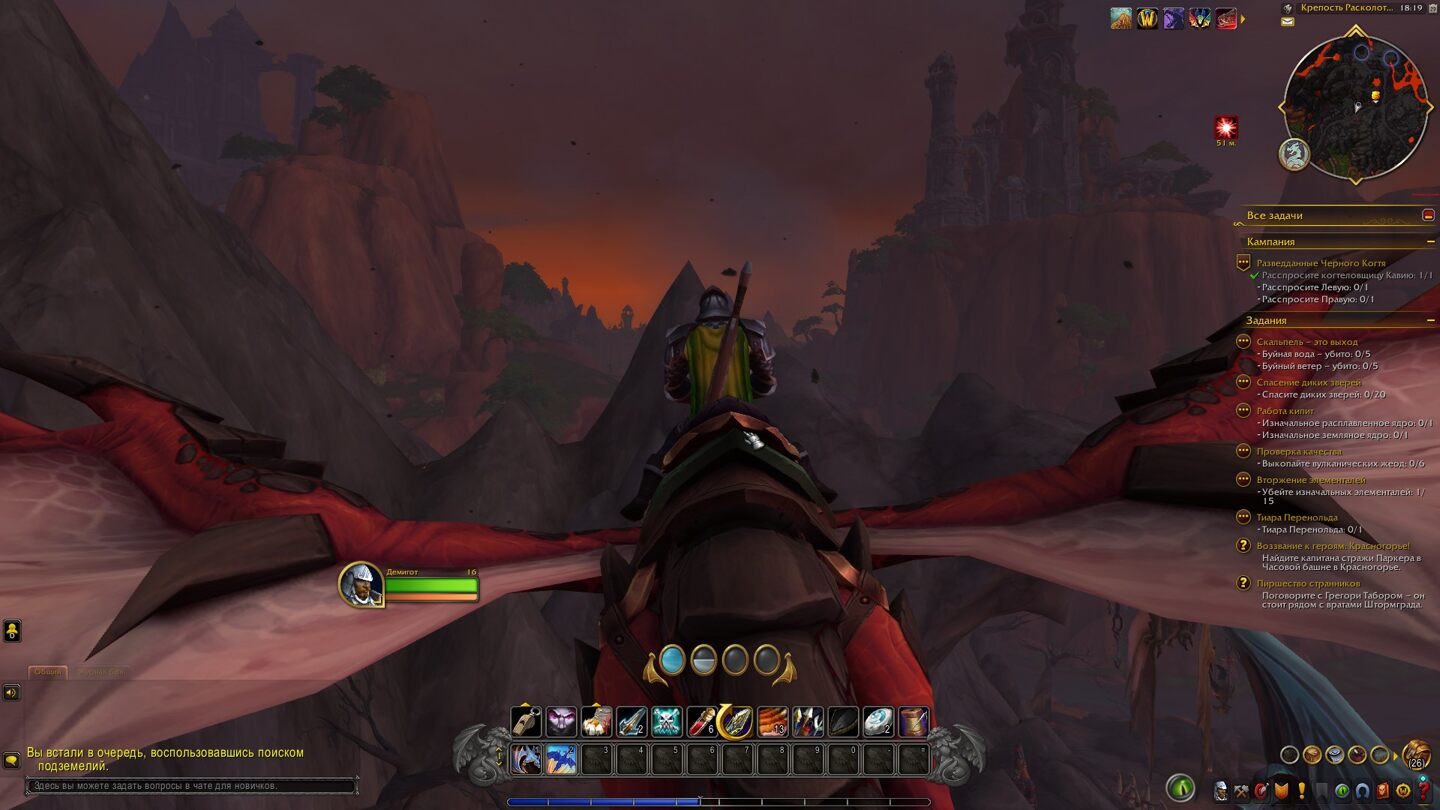Open the "Тиара Перенольда" quest
Screen dimensions: 1440x810
(x=1296, y=517)
